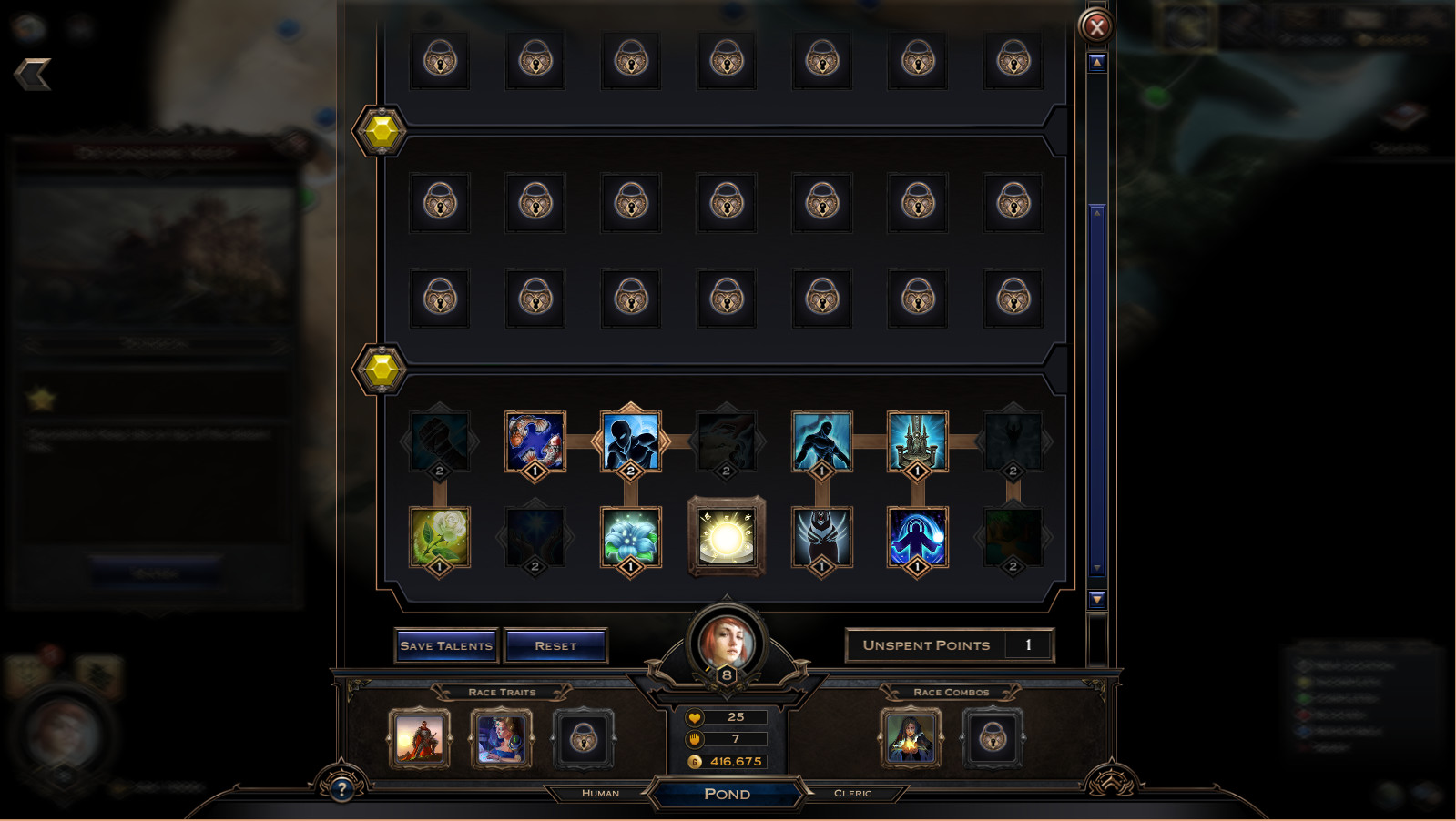Click the warrior portrait under Race Traits
Image resolution: width=1456 pixels, height=821 pixels.
click(420, 740)
